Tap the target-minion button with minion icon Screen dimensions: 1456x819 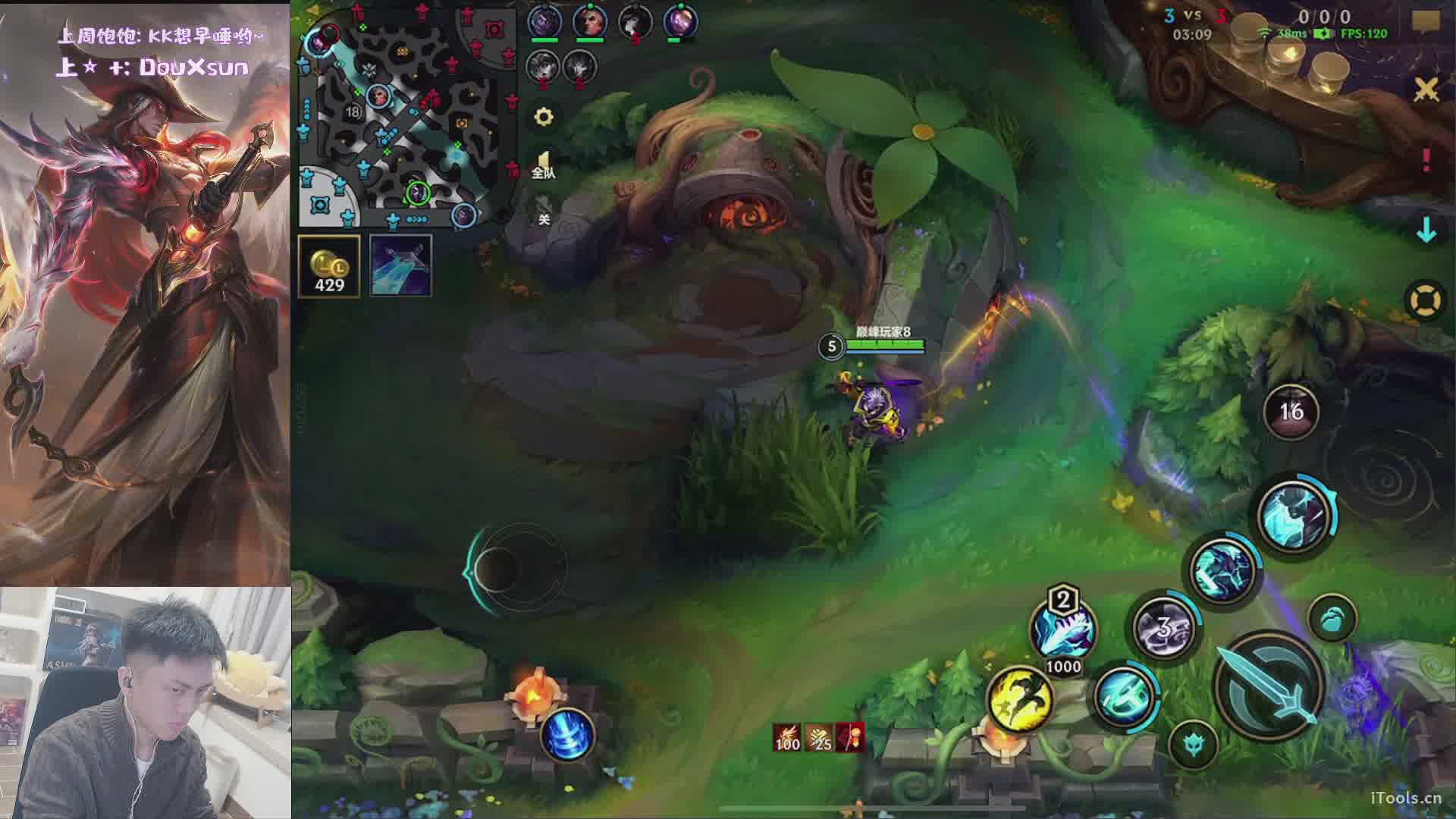coord(1332,618)
